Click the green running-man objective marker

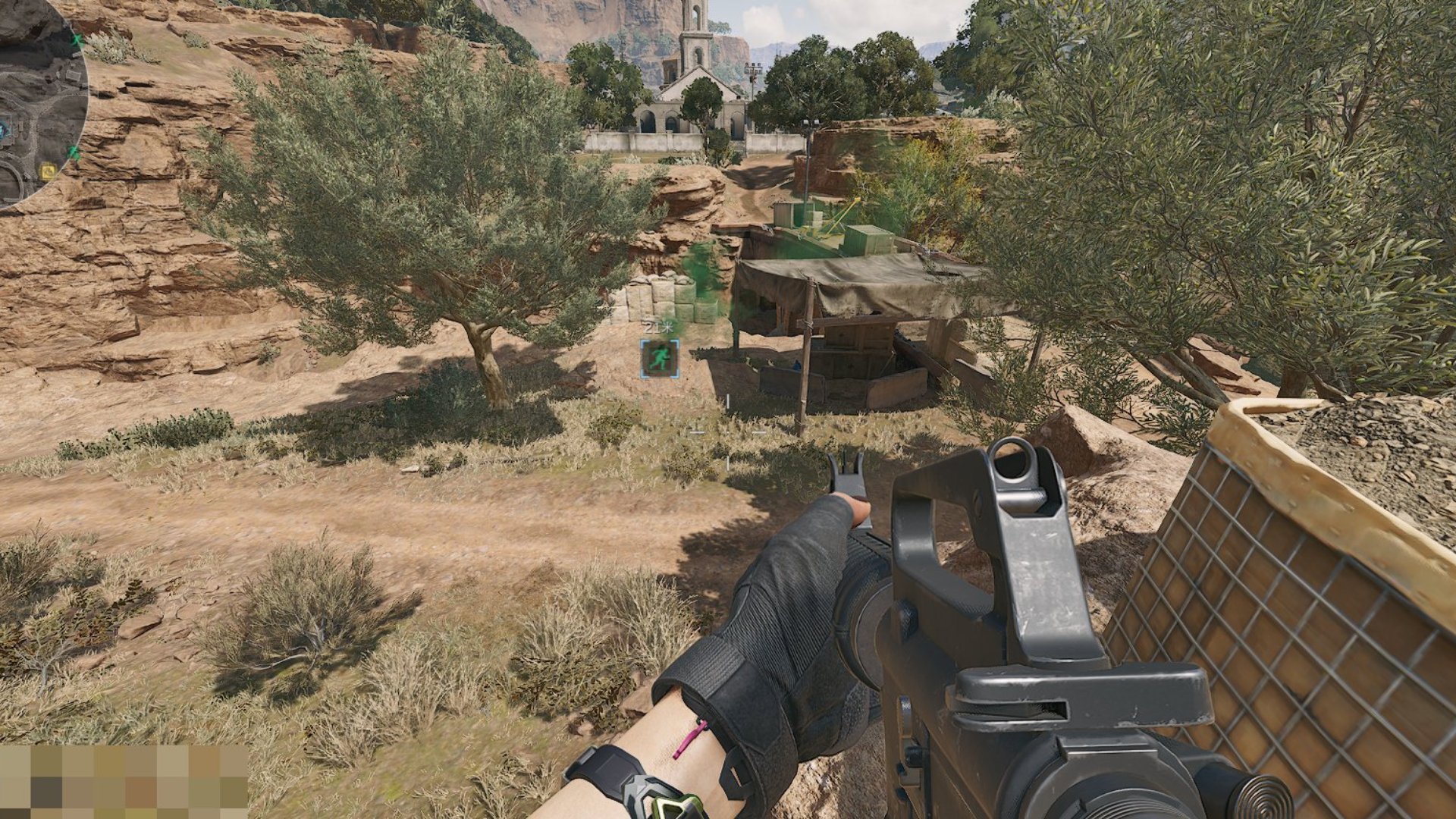(660, 358)
